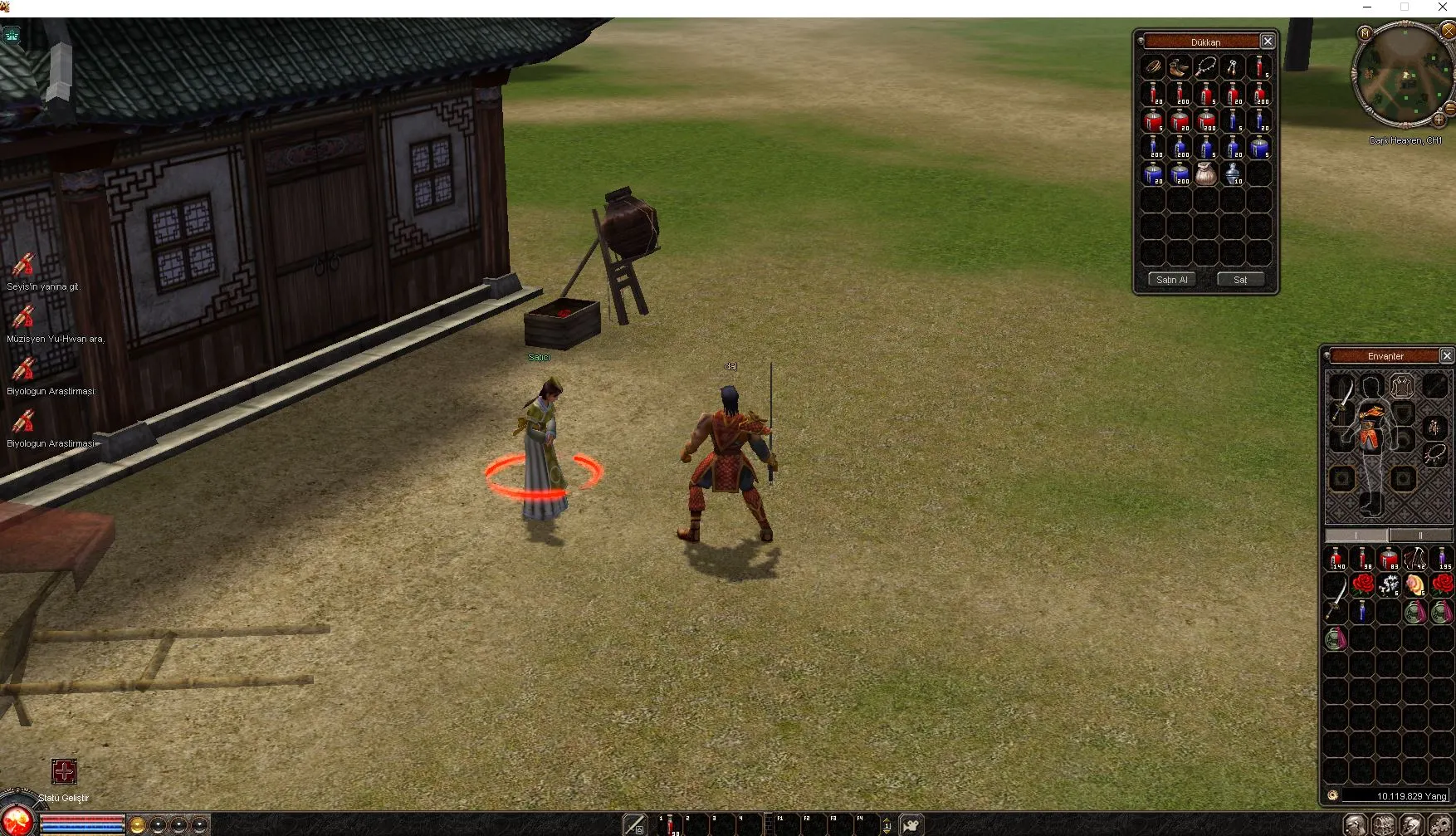
Task: Click the Sat button to sell items
Action: [x=1239, y=280]
